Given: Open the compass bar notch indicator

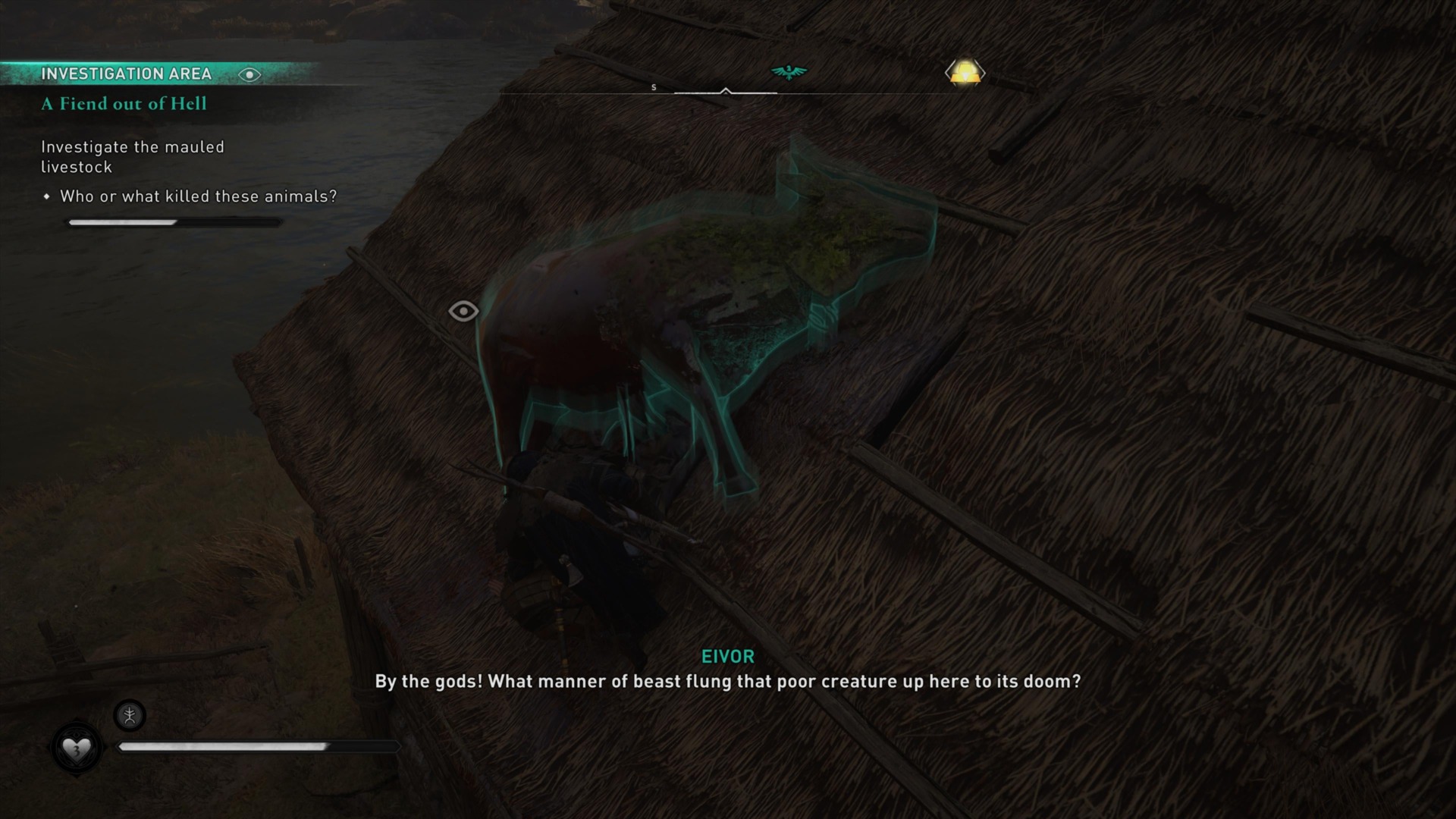Looking at the screenshot, I should click(728, 91).
